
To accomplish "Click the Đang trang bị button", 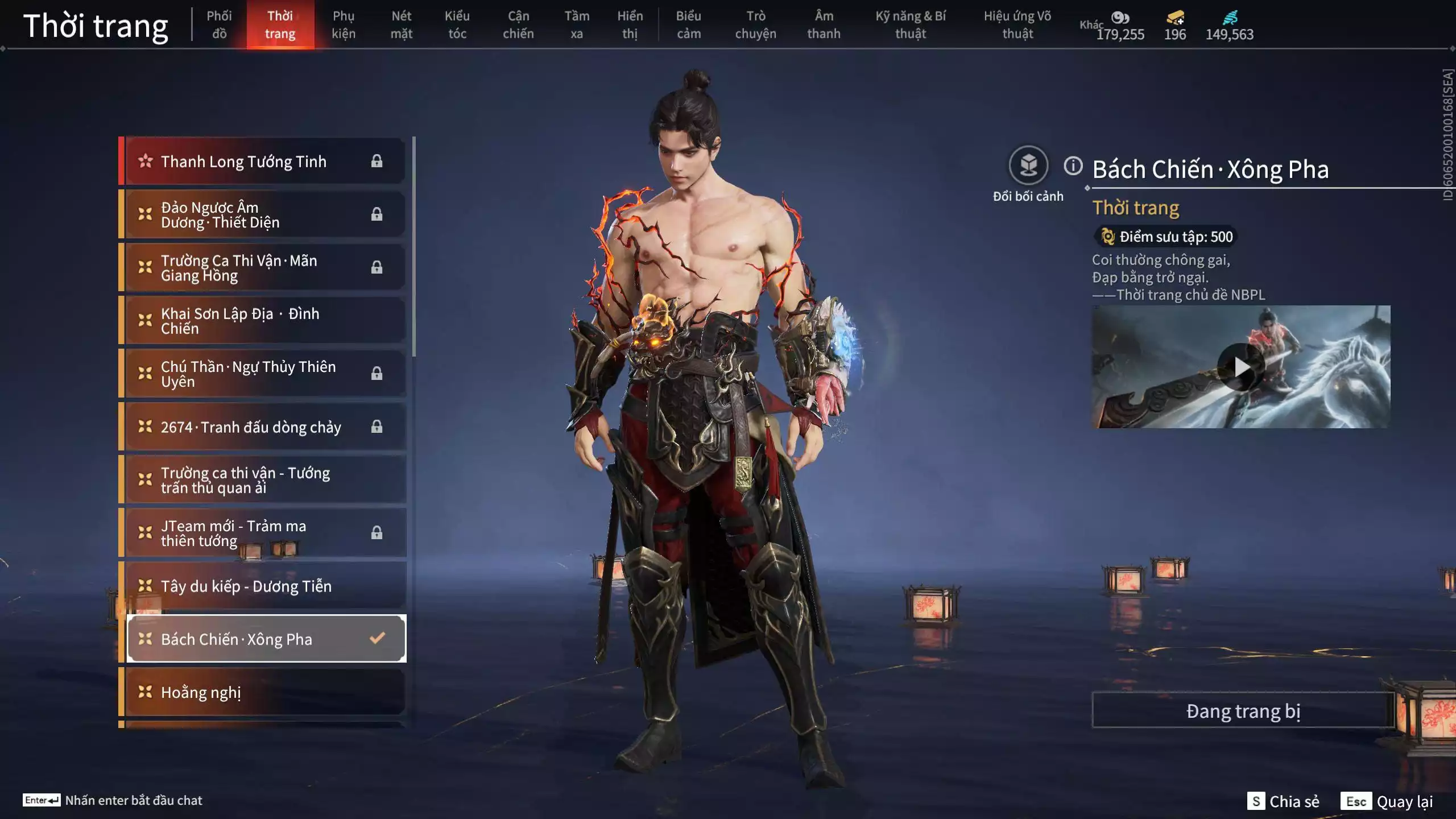I will (1243, 711).
